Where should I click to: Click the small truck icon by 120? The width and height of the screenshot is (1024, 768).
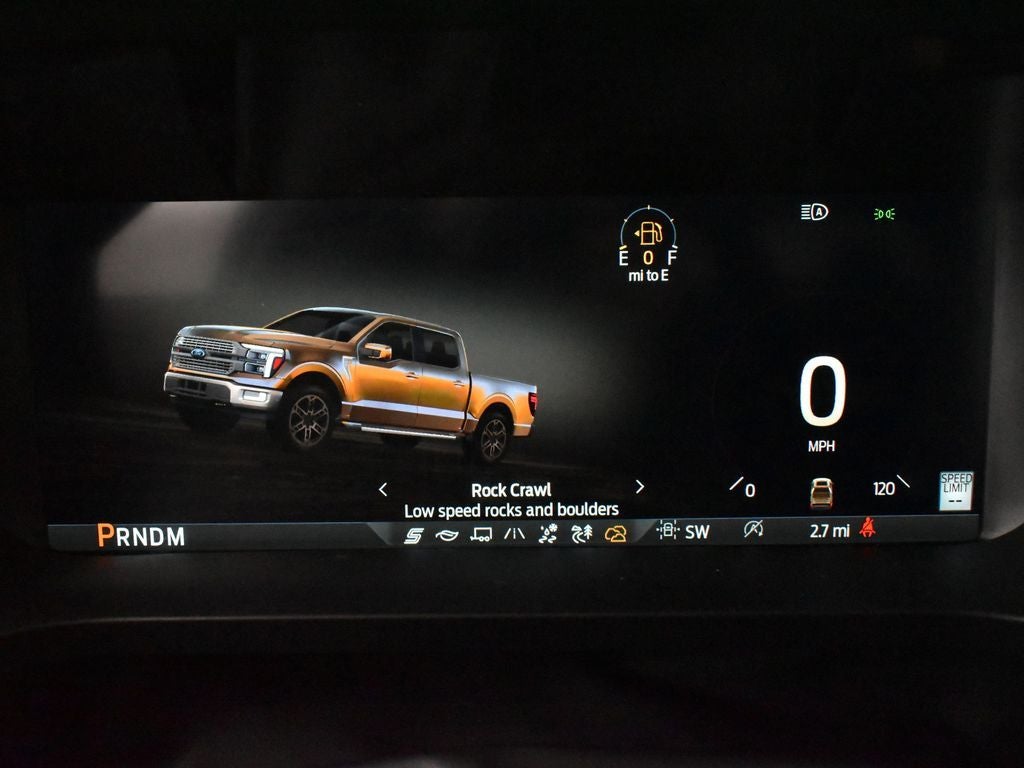(x=821, y=492)
